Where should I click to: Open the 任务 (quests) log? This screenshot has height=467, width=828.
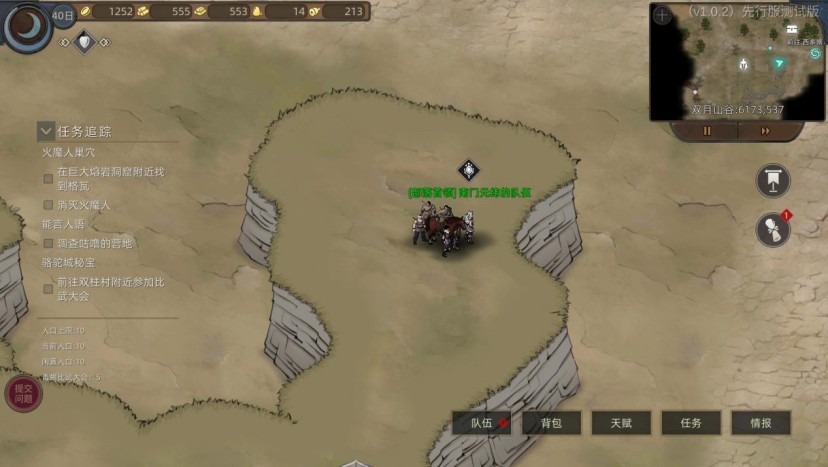pyautogui.click(x=691, y=423)
